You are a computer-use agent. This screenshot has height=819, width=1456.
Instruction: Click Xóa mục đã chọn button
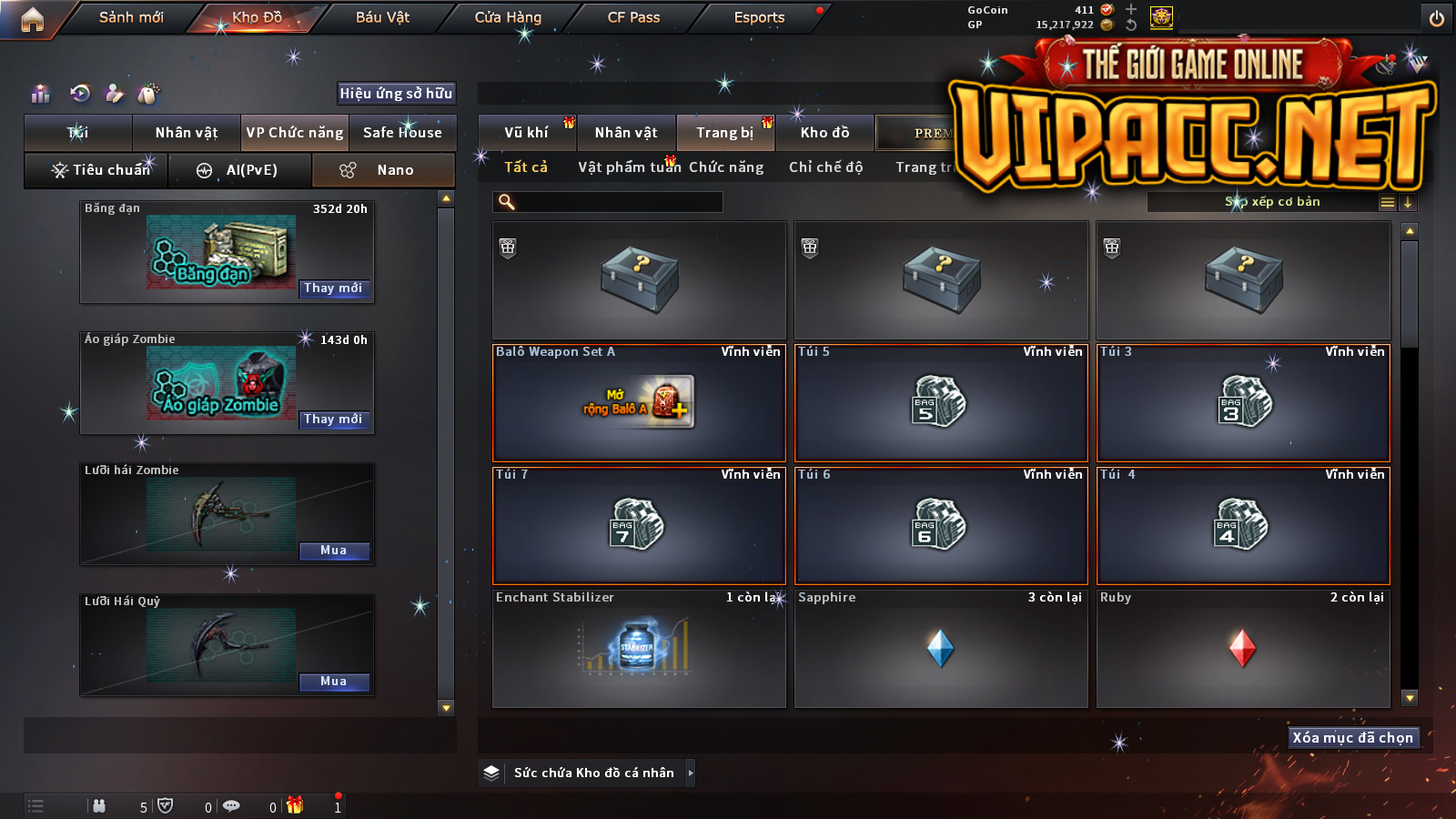click(1352, 737)
